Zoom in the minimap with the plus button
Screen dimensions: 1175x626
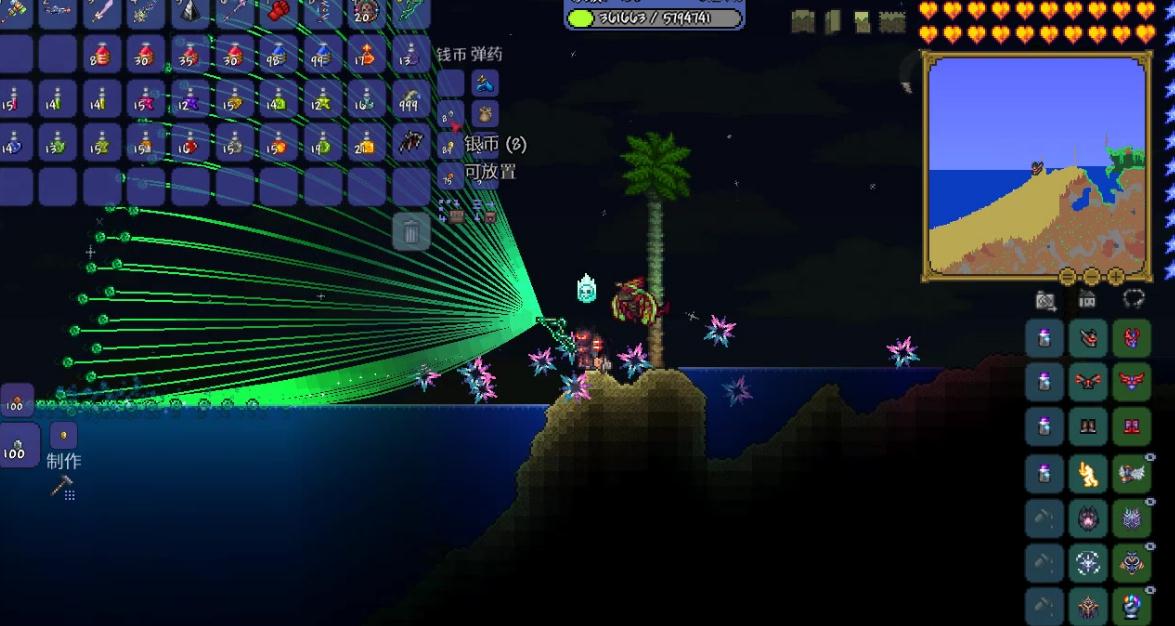pos(1115,277)
